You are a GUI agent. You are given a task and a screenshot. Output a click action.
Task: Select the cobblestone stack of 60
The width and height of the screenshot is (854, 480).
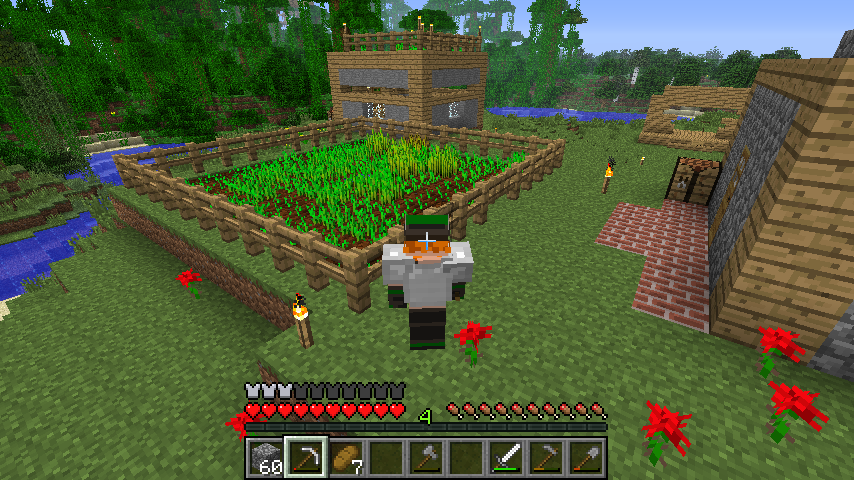265,458
